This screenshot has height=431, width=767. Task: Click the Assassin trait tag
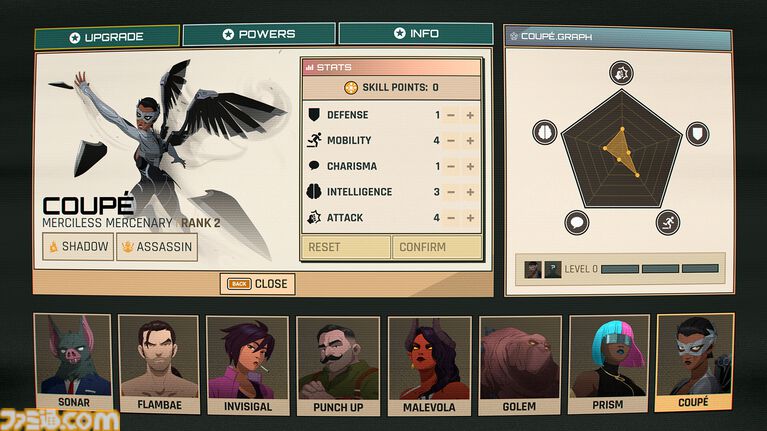[156, 247]
